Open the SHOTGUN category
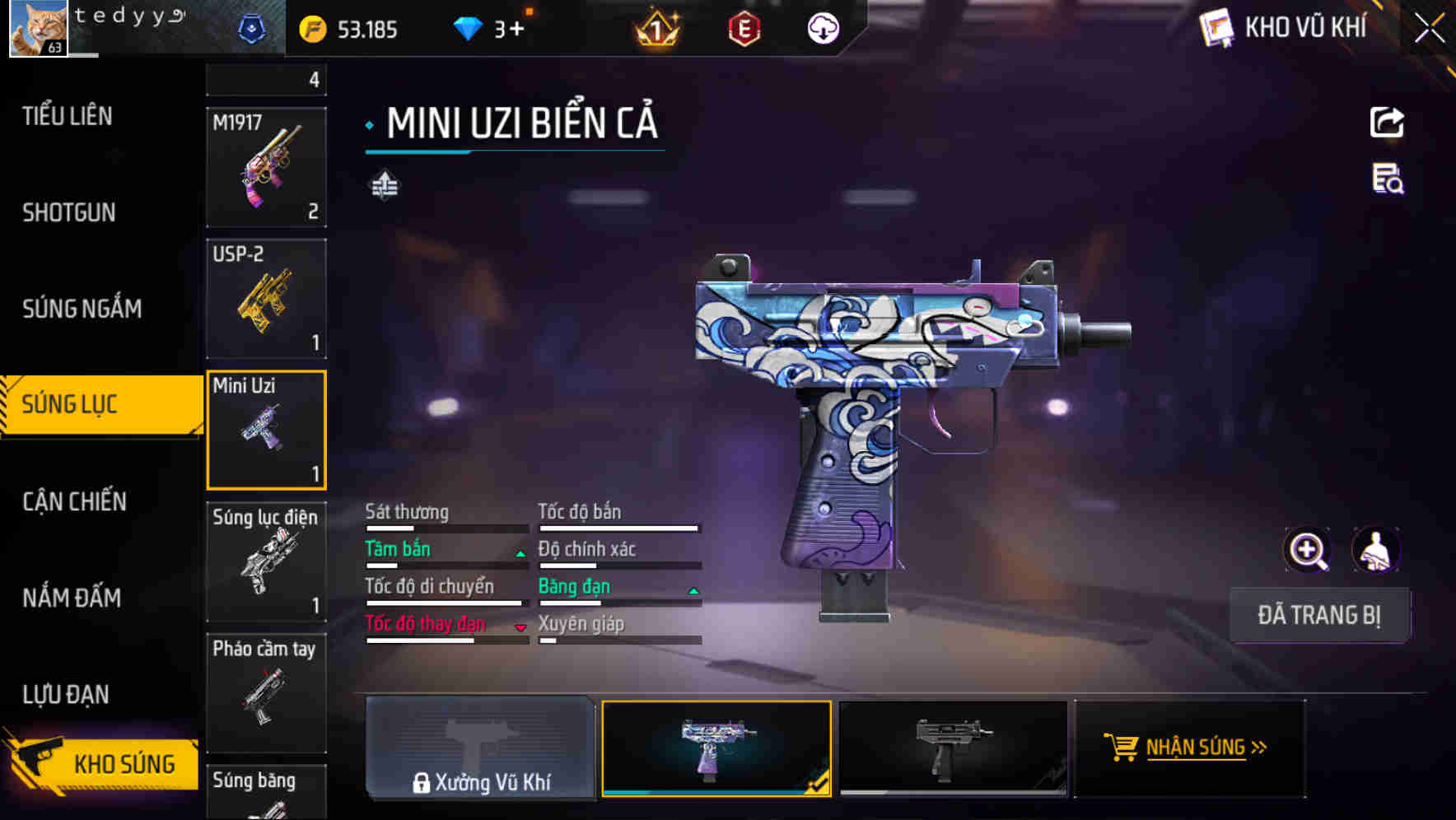The width and height of the screenshot is (1456, 820). [69, 212]
